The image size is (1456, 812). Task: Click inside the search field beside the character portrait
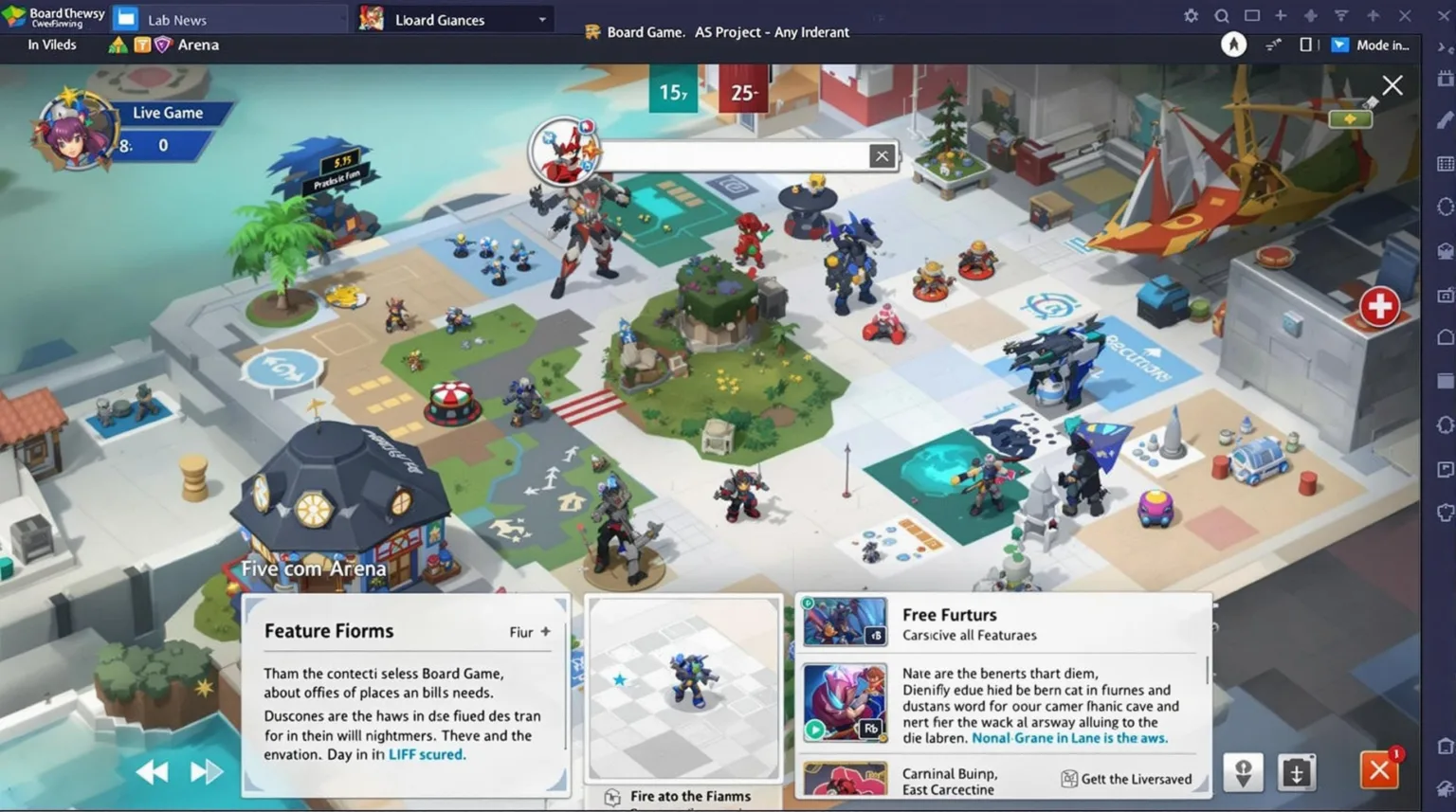coord(730,154)
